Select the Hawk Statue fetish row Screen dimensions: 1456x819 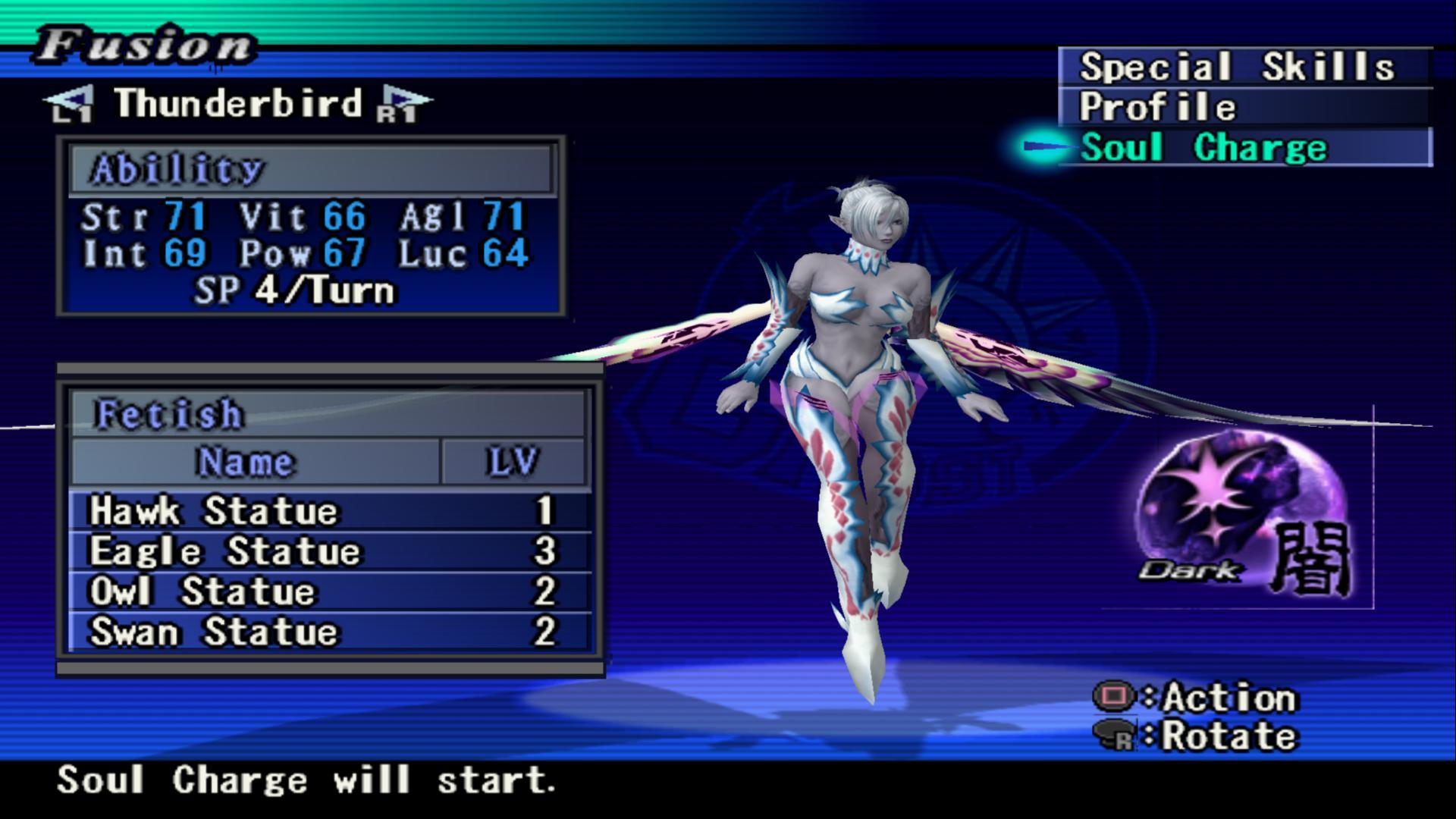click(329, 511)
